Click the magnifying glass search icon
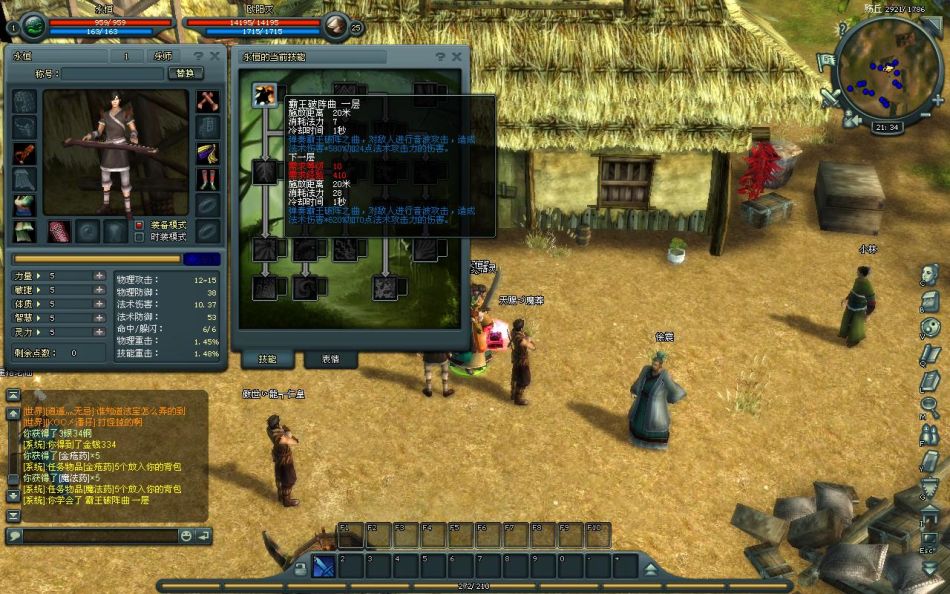The height and width of the screenshot is (594, 950). (929, 407)
